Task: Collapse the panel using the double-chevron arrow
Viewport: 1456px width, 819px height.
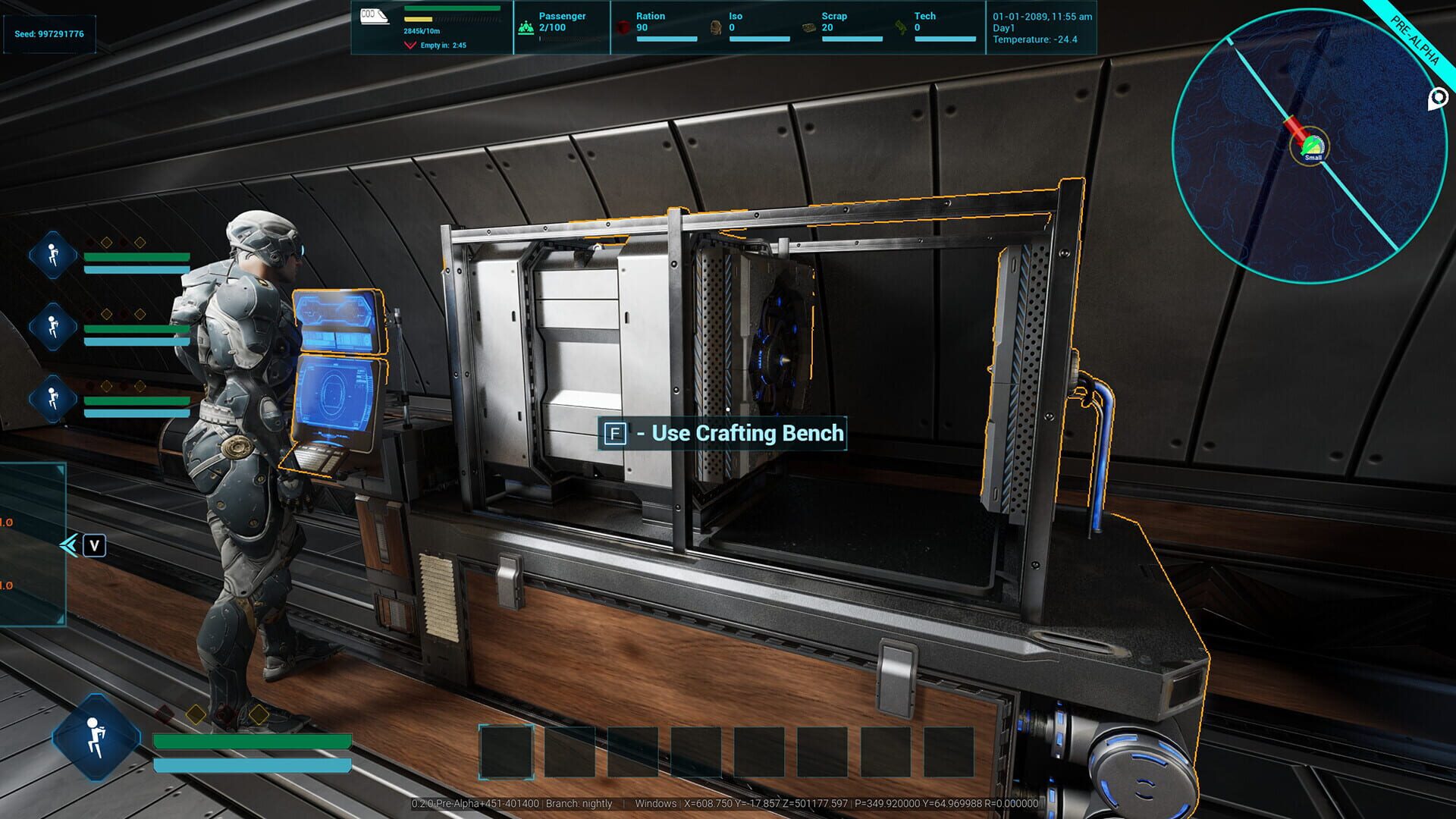Action: [x=69, y=543]
